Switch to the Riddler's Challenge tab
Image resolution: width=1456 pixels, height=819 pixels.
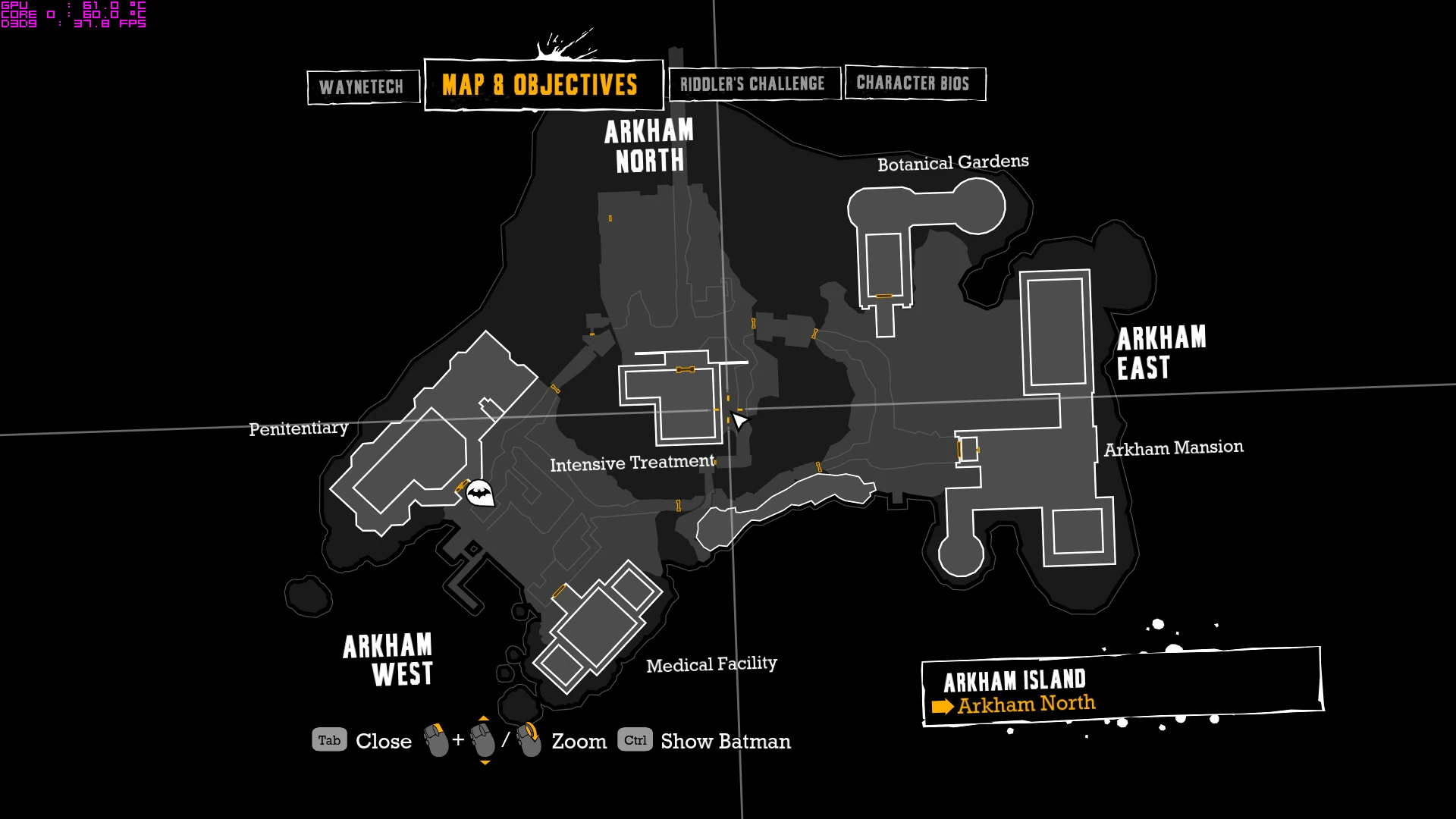tap(754, 83)
